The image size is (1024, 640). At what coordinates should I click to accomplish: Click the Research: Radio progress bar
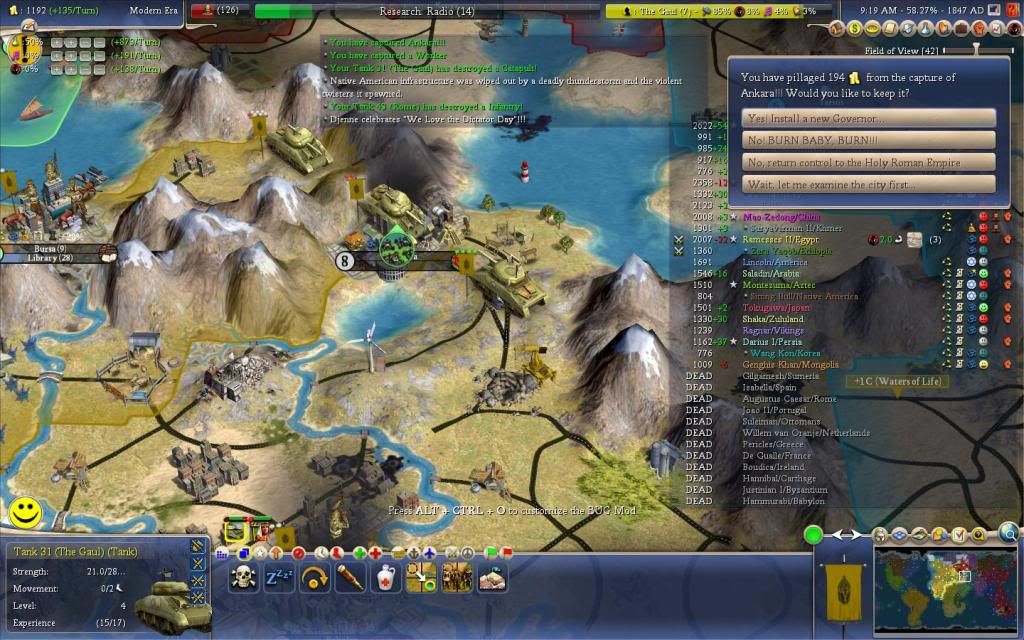point(427,12)
